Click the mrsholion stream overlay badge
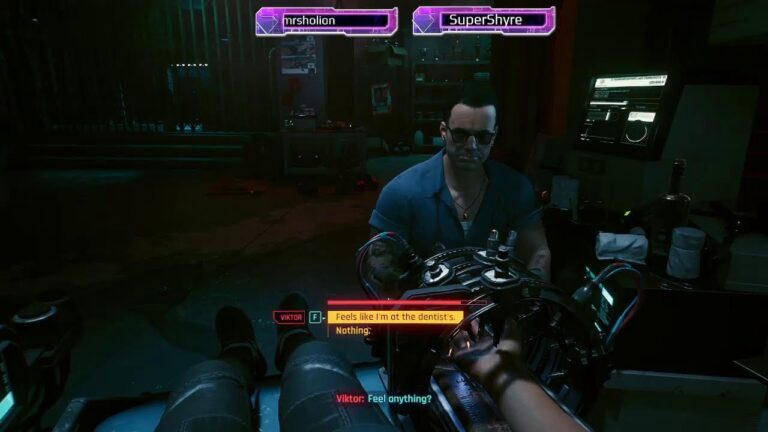 (x=326, y=20)
